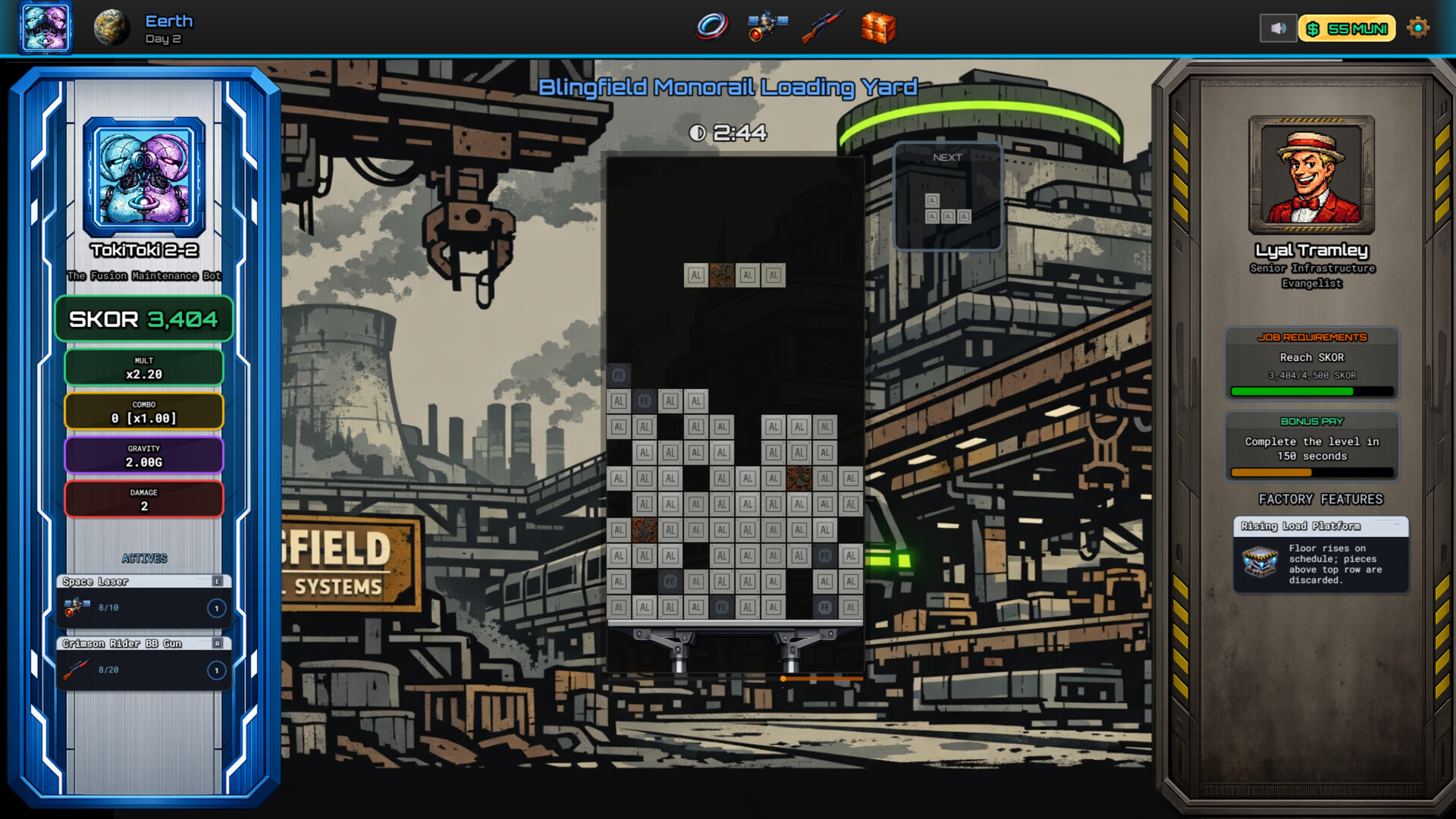Viewport: 1456px width, 819px height.
Task: Toggle the Crimson Rider BB Gun R hotkey badge
Action: point(218,643)
